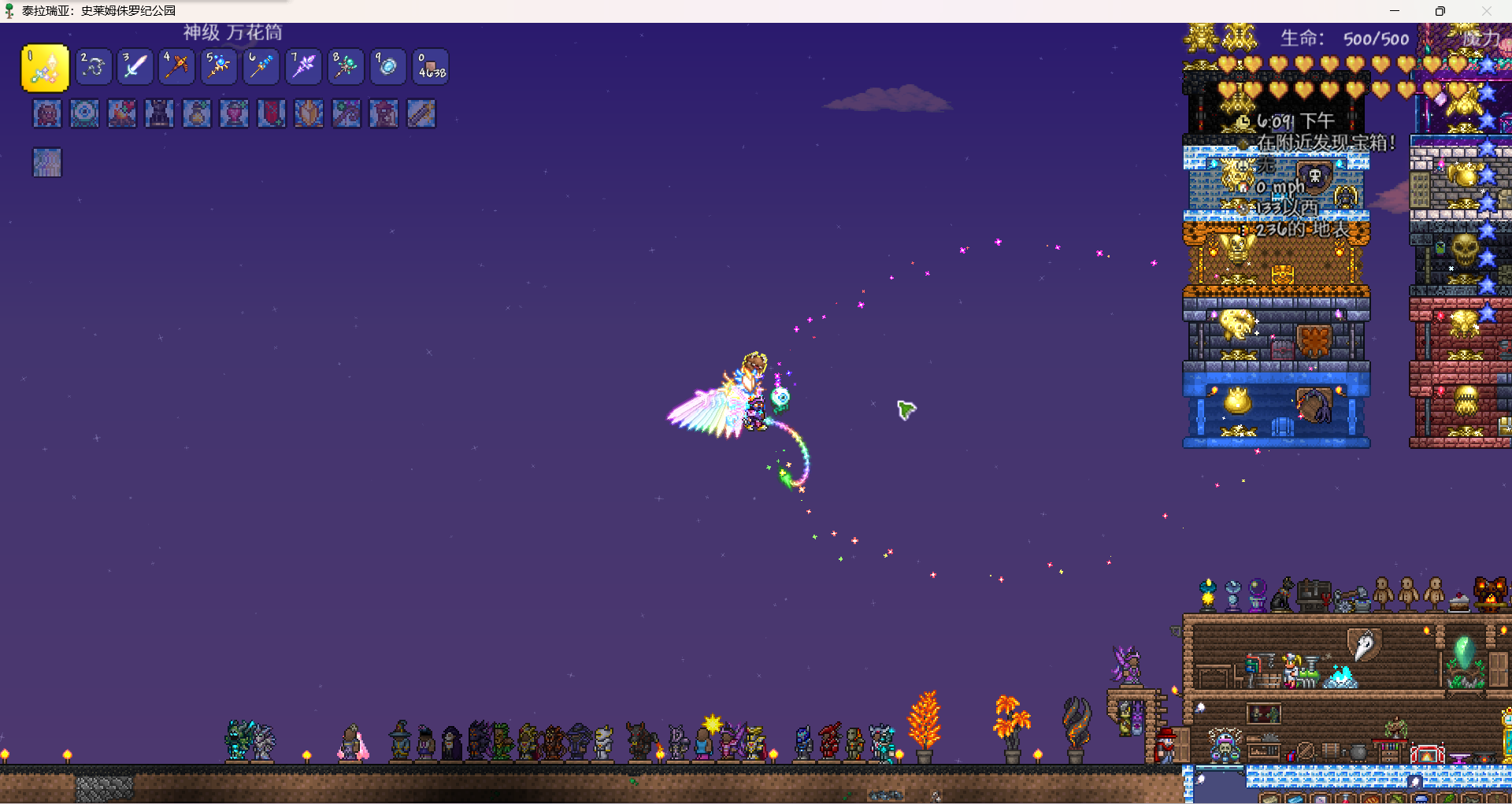Click the campfire buff icon

click(122, 113)
